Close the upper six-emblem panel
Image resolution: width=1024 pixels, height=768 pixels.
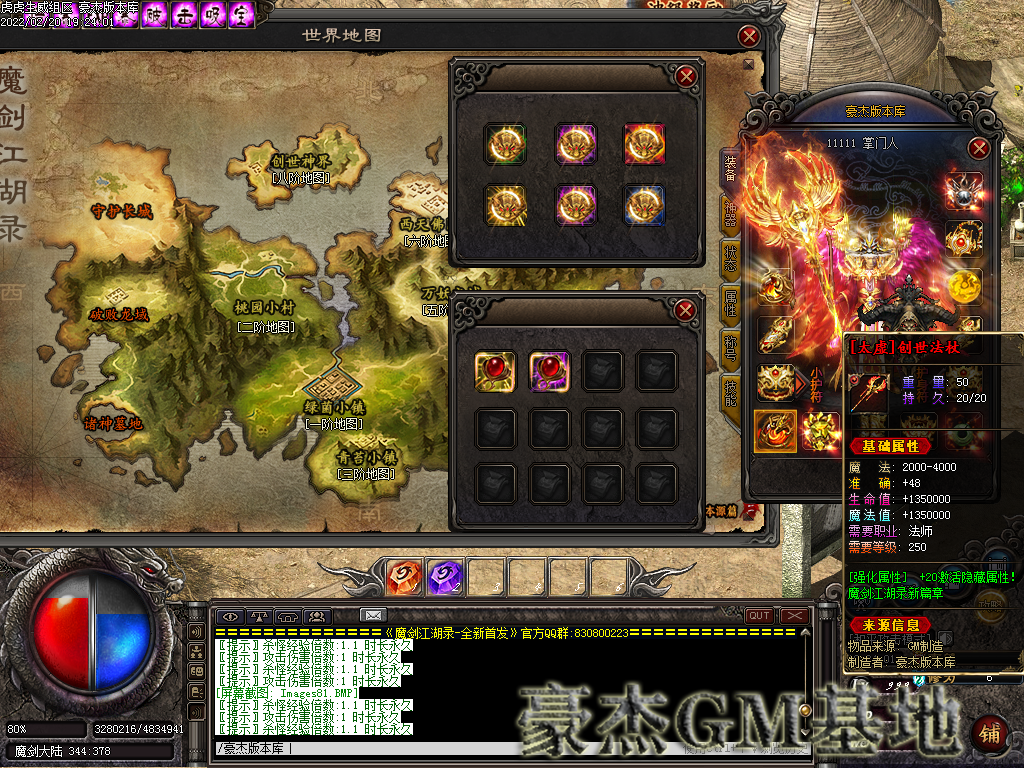click(685, 76)
